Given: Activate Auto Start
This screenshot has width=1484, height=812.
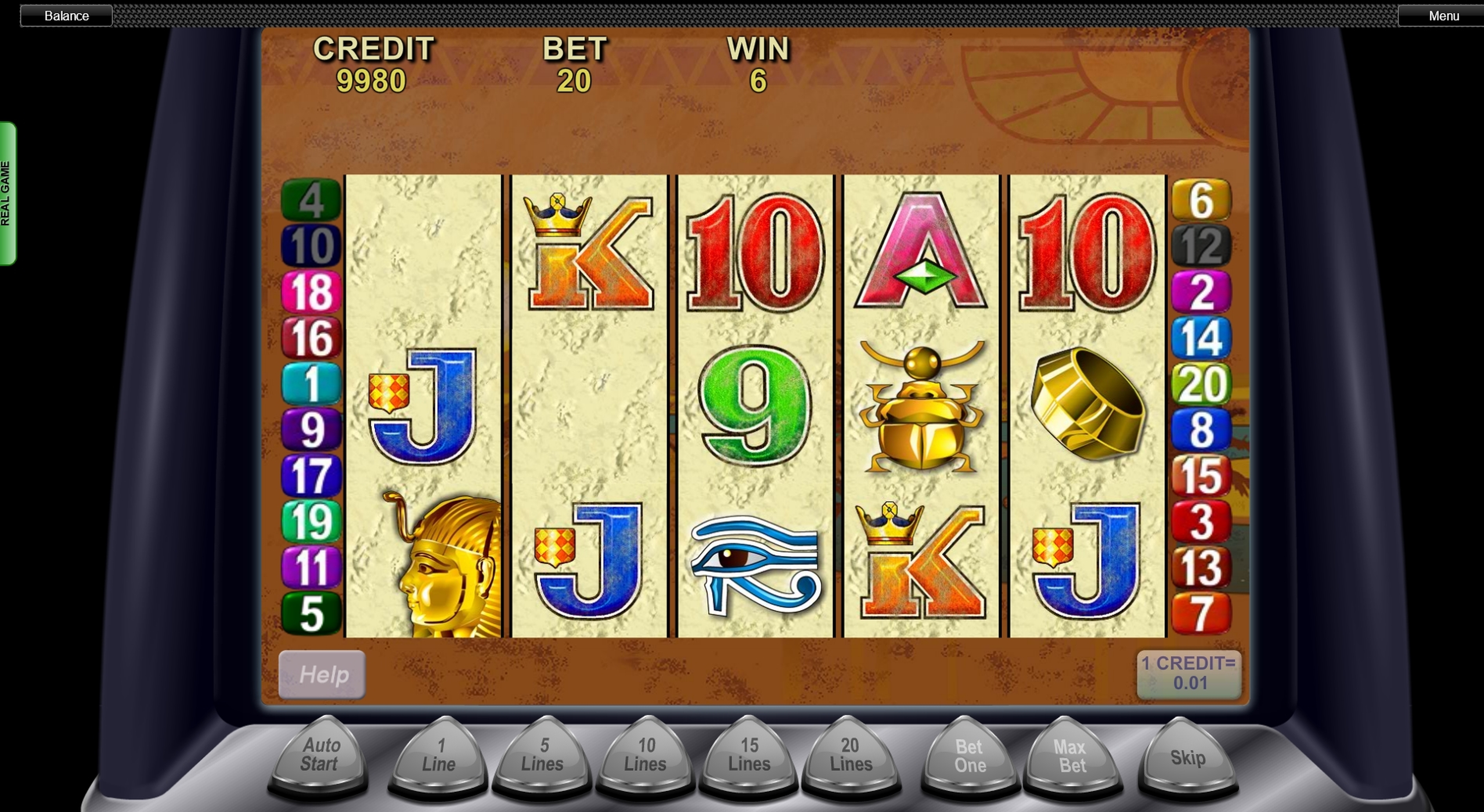Looking at the screenshot, I should tap(319, 756).
